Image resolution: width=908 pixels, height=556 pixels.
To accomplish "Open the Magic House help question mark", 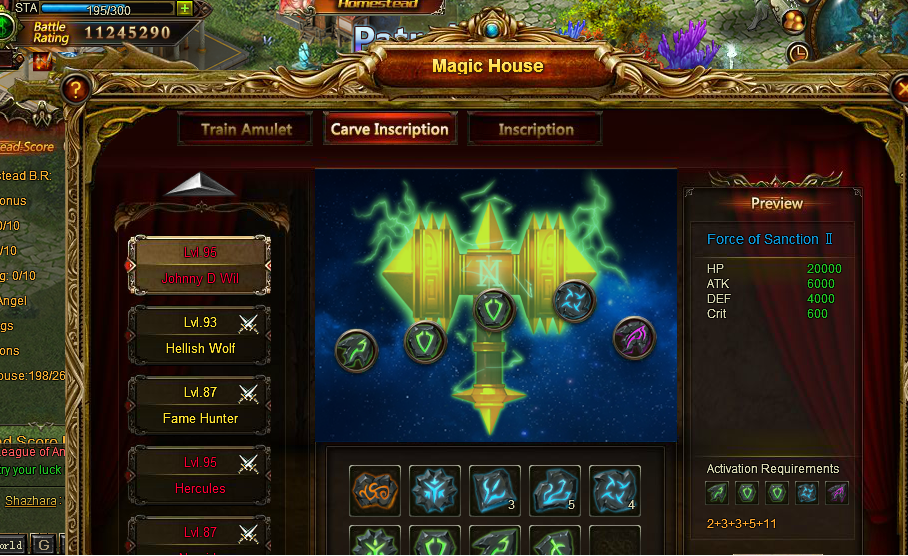I will pos(75,90).
